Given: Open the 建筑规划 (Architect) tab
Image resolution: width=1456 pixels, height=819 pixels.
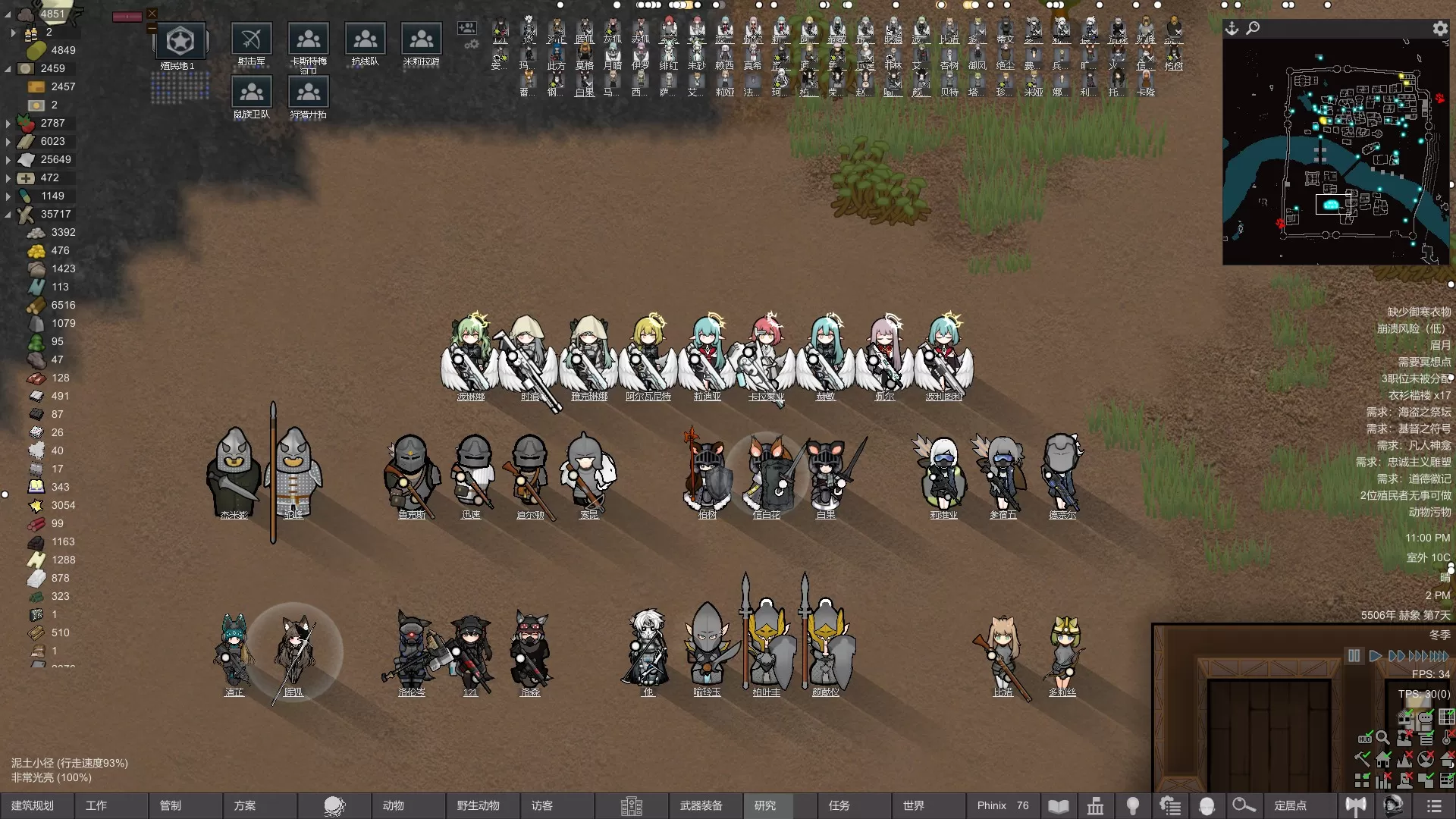Looking at the screenshot, I should (33, 805).
